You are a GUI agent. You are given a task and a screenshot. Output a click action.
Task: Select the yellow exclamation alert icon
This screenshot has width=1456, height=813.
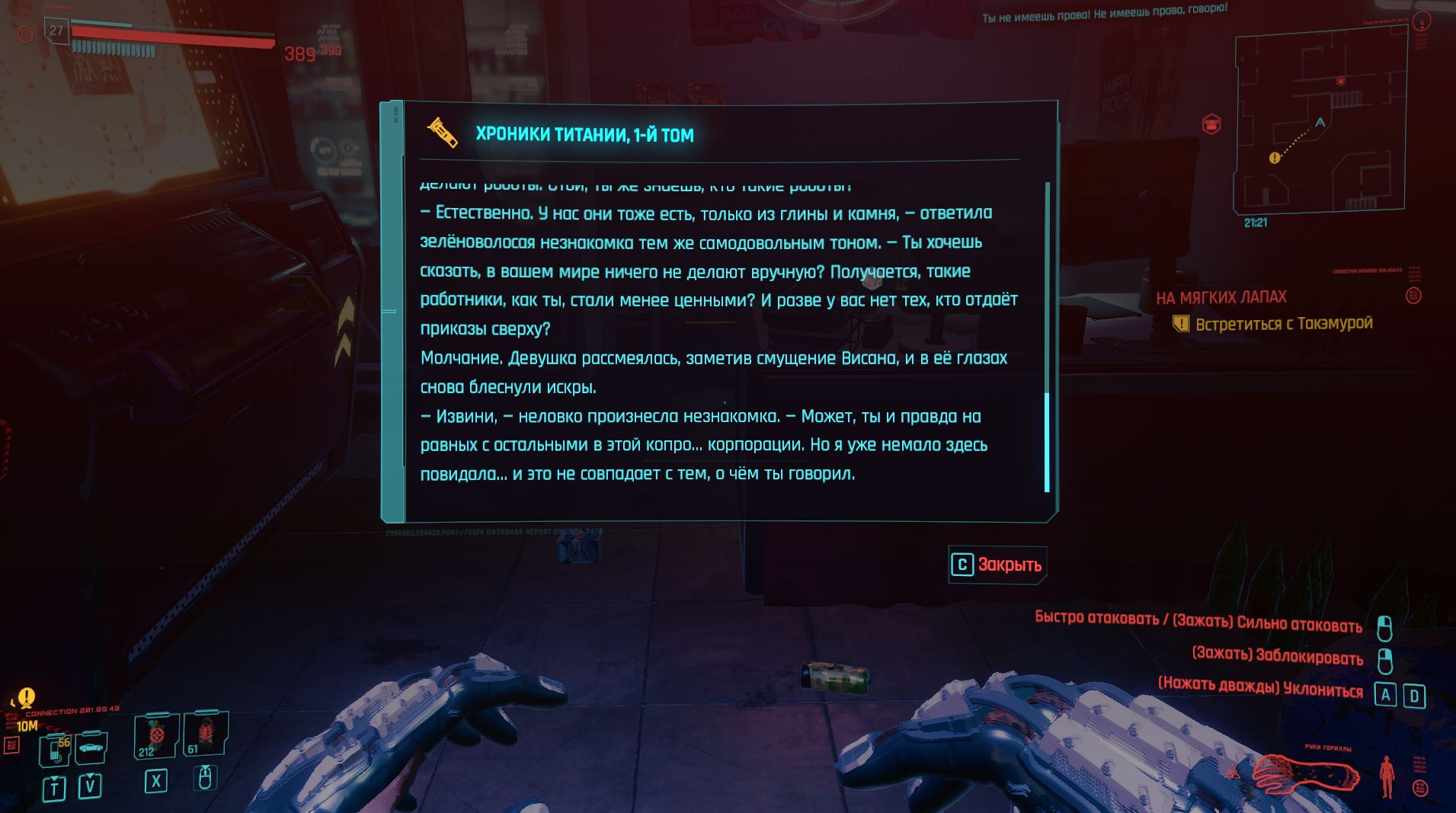tap(27, 696)
